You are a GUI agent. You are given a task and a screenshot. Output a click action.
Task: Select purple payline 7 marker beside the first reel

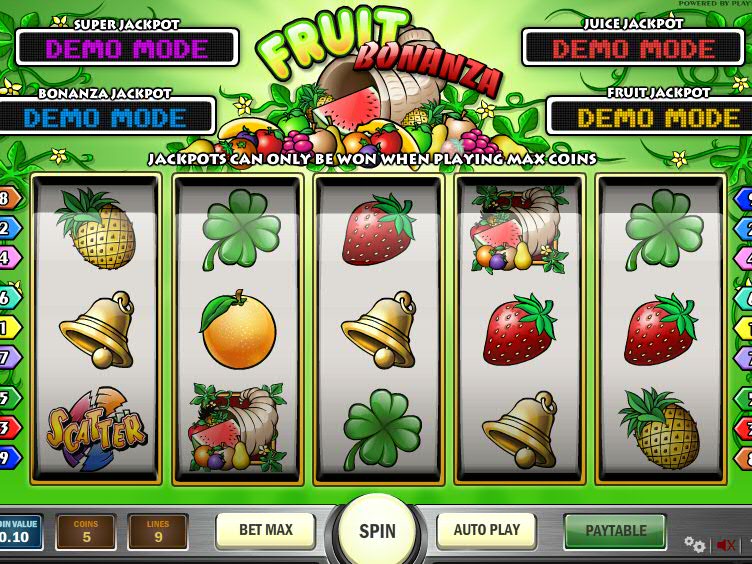8,357
